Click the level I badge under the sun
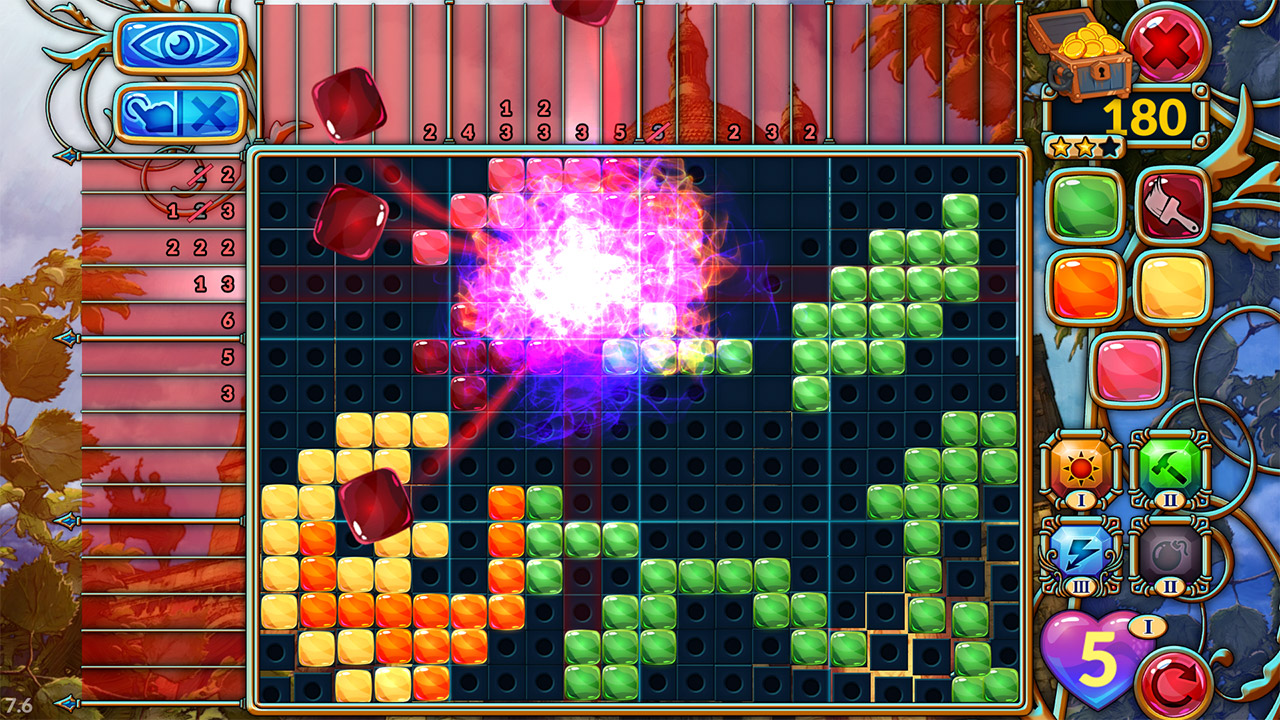The width and height of the screenshot is (1280, 720). (x=1081, y=497)
